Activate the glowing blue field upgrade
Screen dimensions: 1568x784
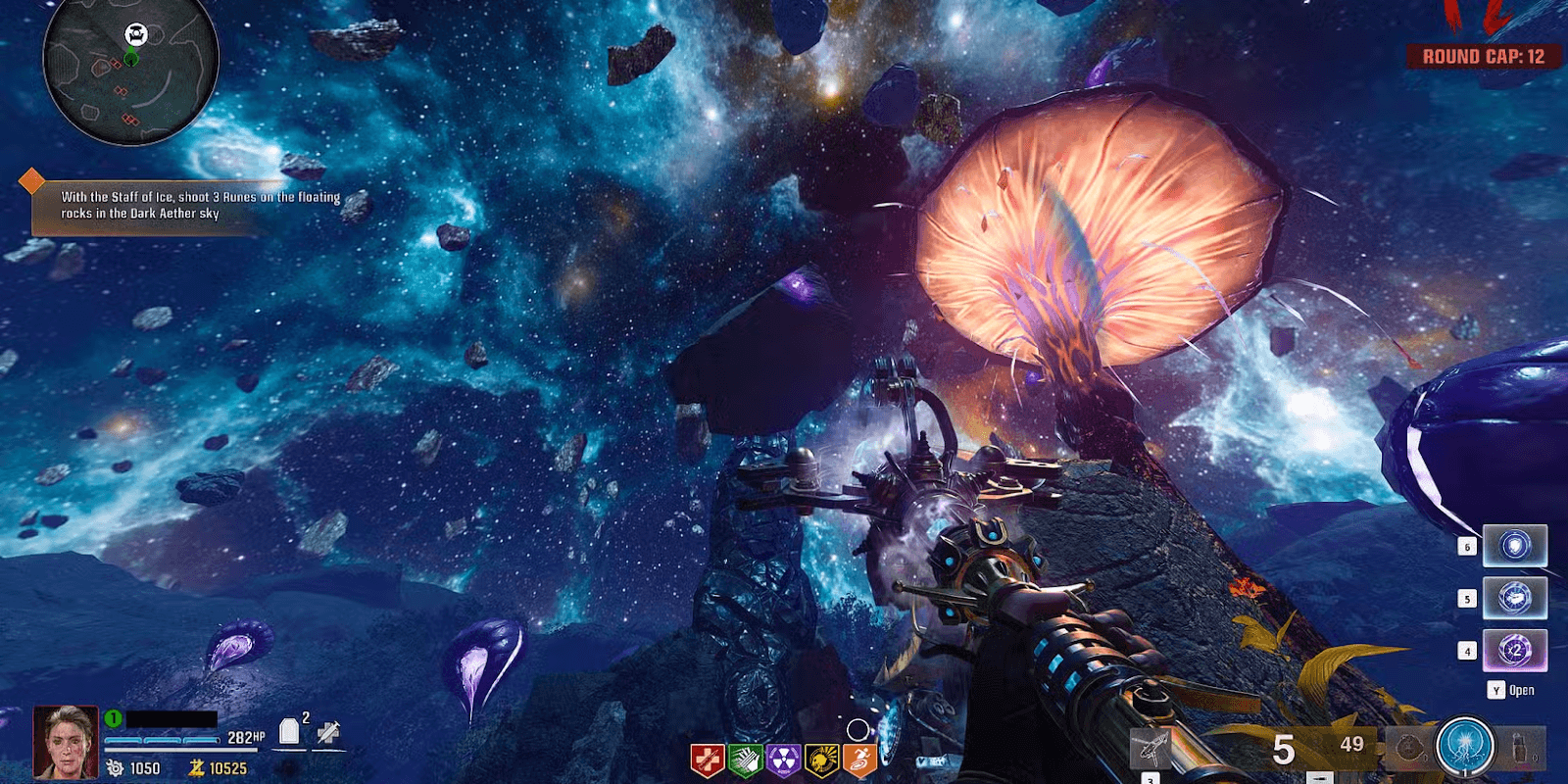point(1464,748)
